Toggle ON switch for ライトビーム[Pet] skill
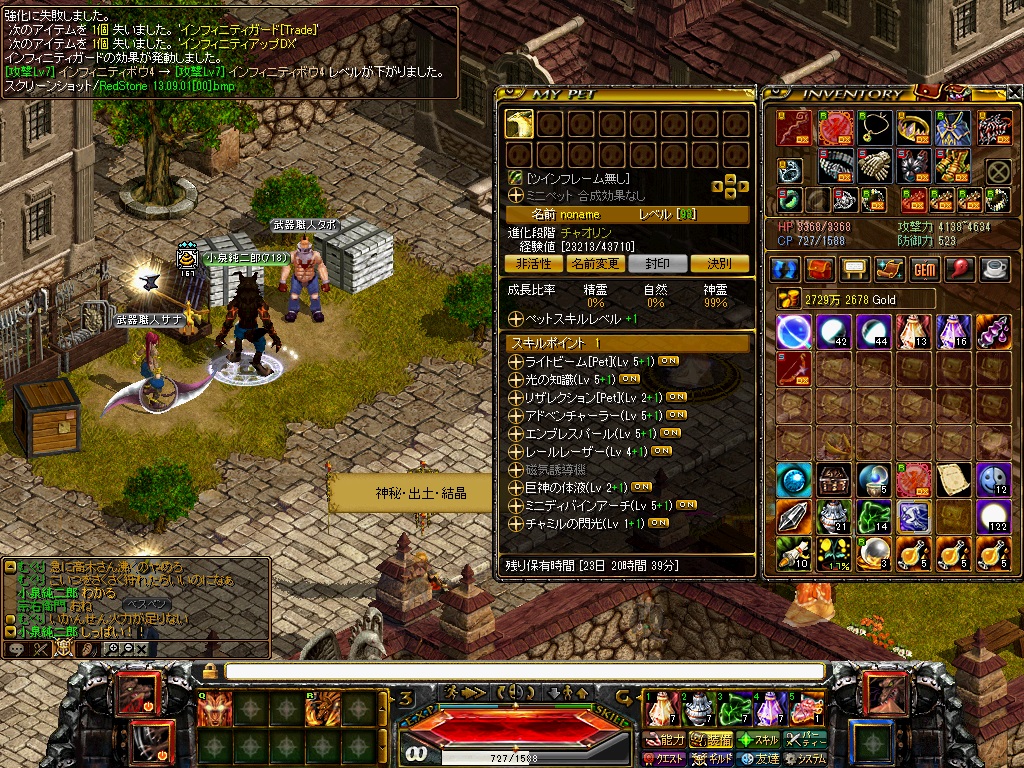This screenshot has height=768, width=1024. click(669, 361)
